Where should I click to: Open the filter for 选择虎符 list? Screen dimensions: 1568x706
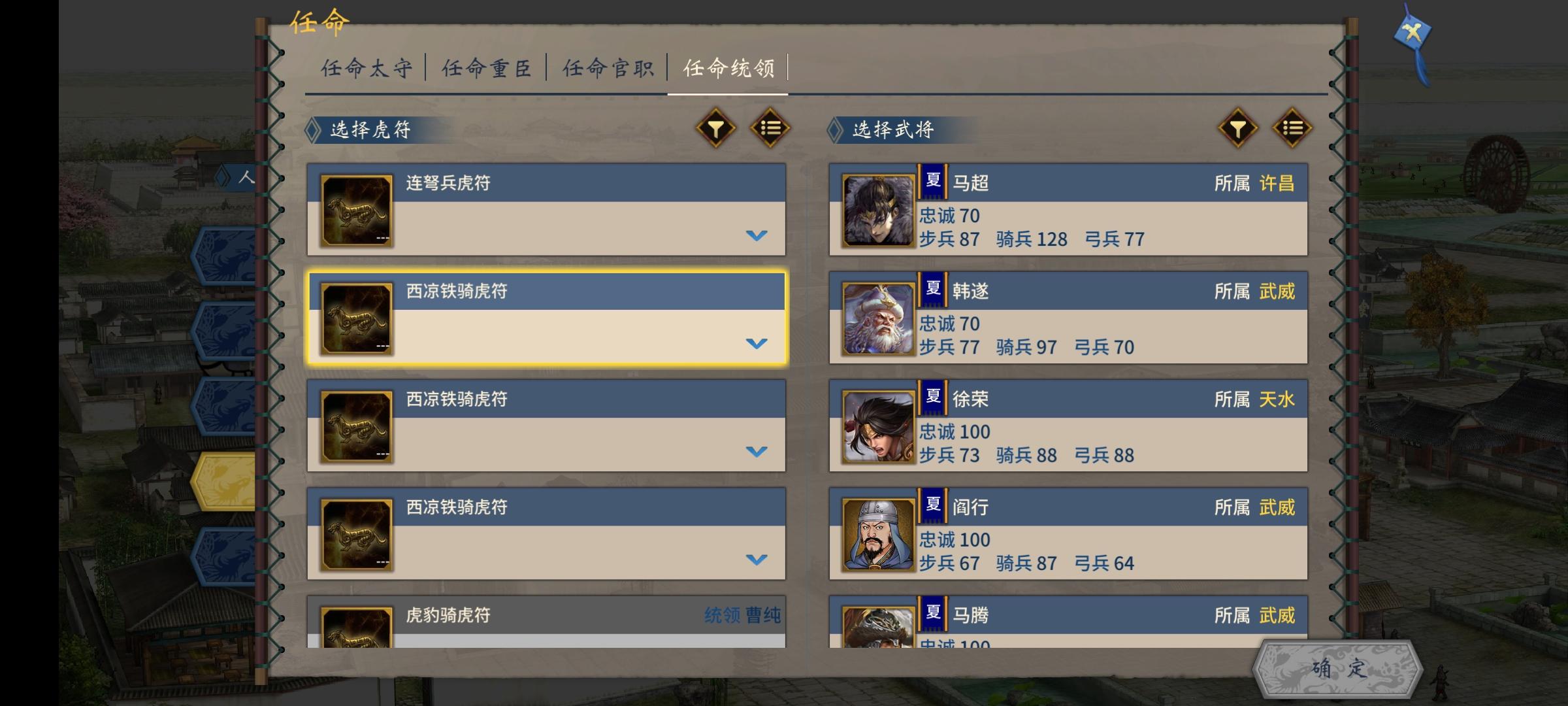tap(716, 129)
